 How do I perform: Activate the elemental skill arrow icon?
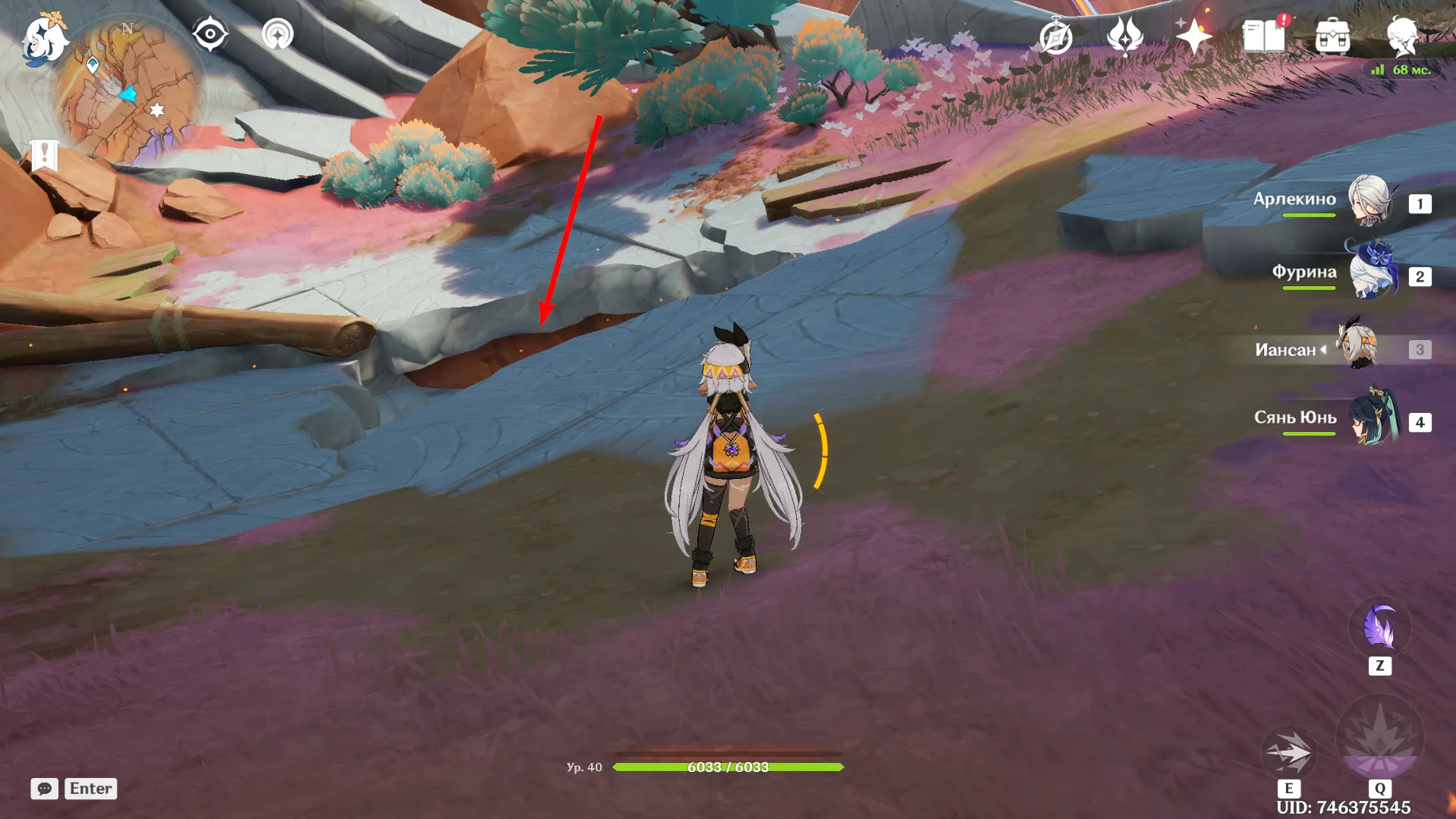point(1288,751)
